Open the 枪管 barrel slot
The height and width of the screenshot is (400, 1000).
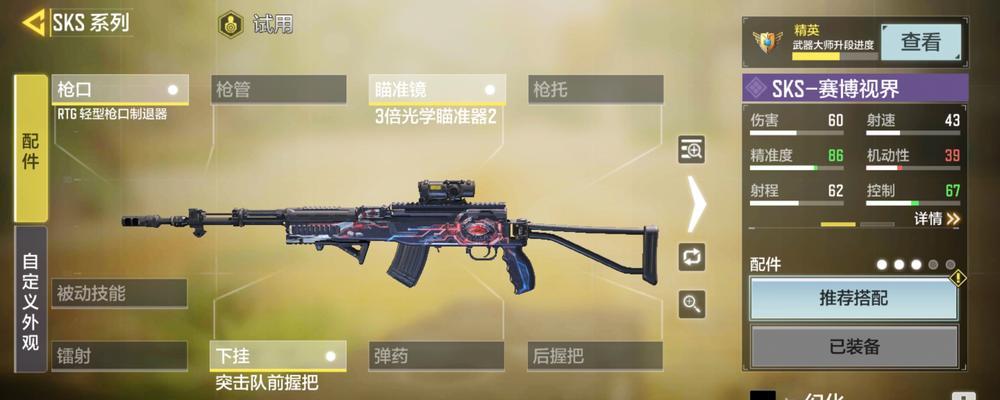pos(278,90)
